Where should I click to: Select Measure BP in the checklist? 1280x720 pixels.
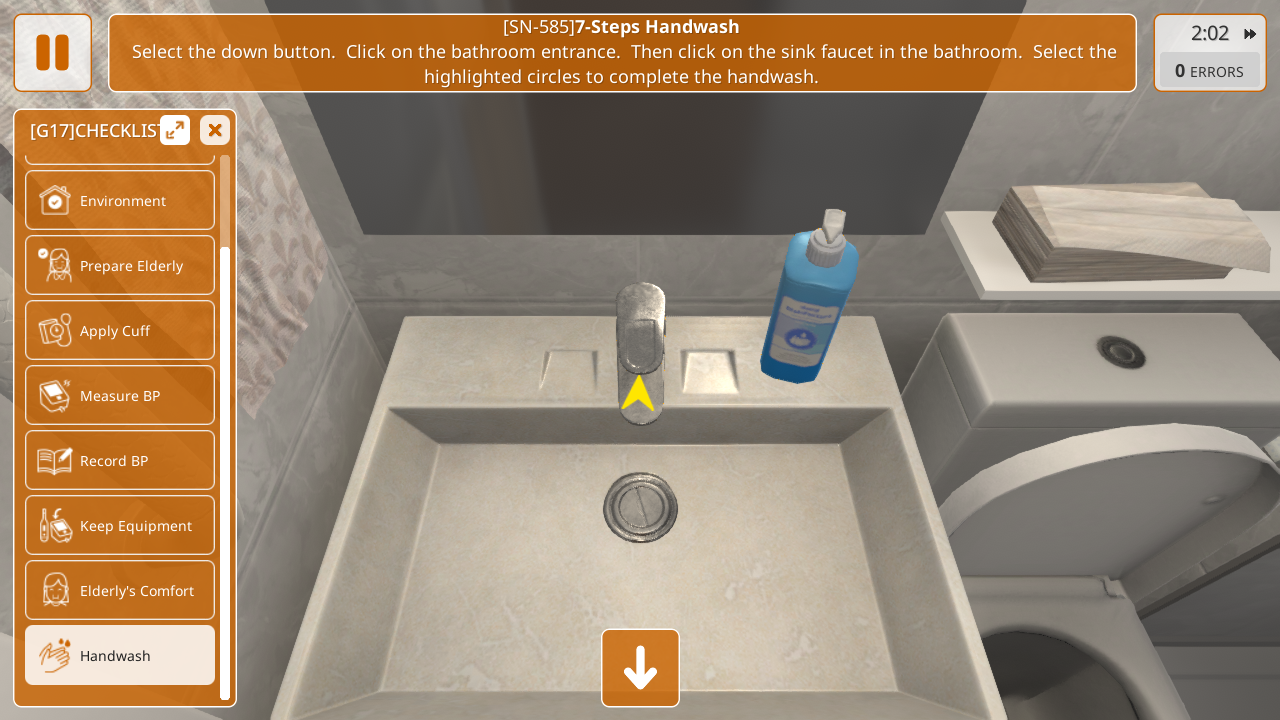(120, 395)
